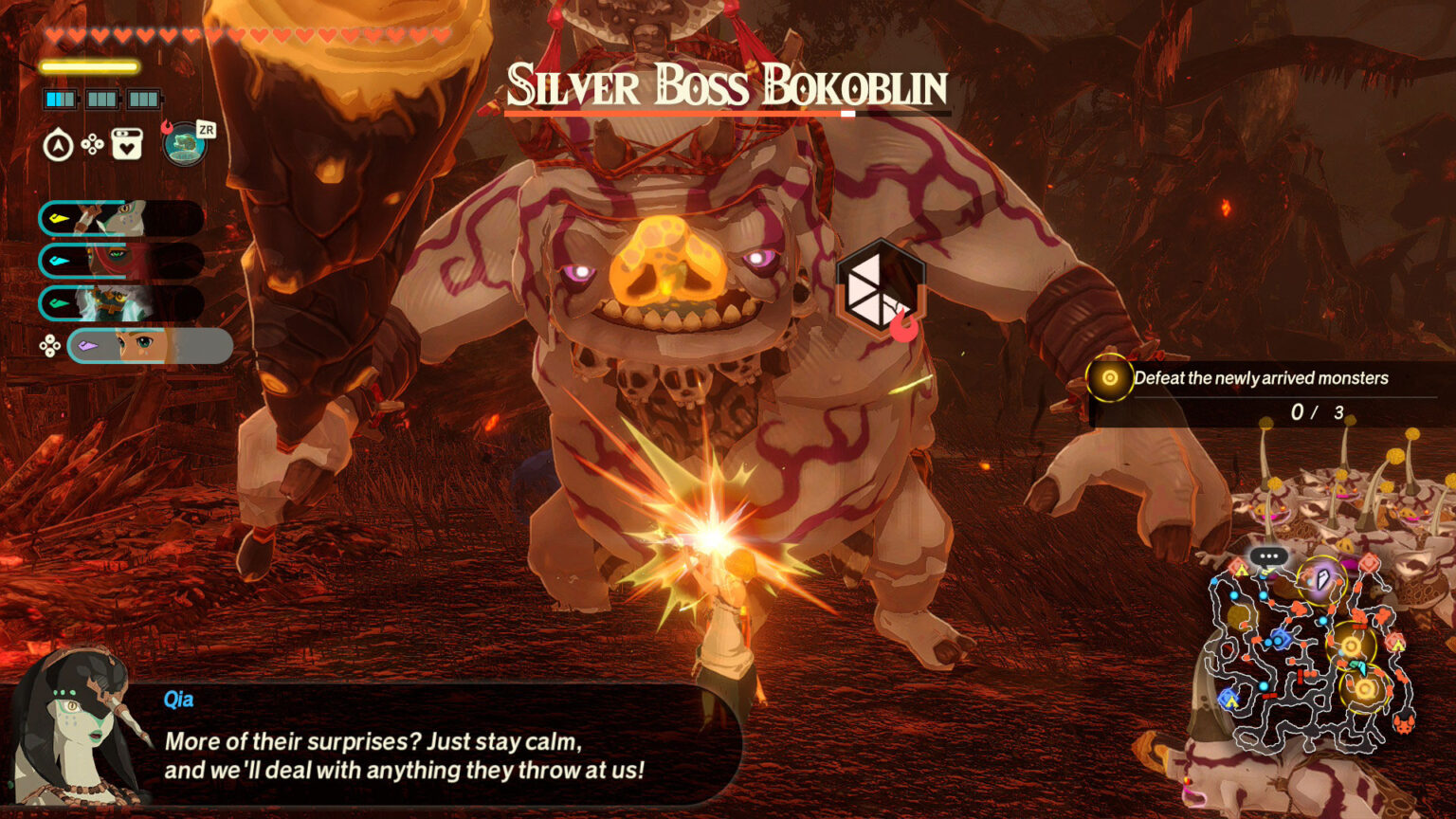Toggle the yellow special-attack portrait gauge
Screen dimensions: 1456x819
pyautogui.click(x=123, y=219)
